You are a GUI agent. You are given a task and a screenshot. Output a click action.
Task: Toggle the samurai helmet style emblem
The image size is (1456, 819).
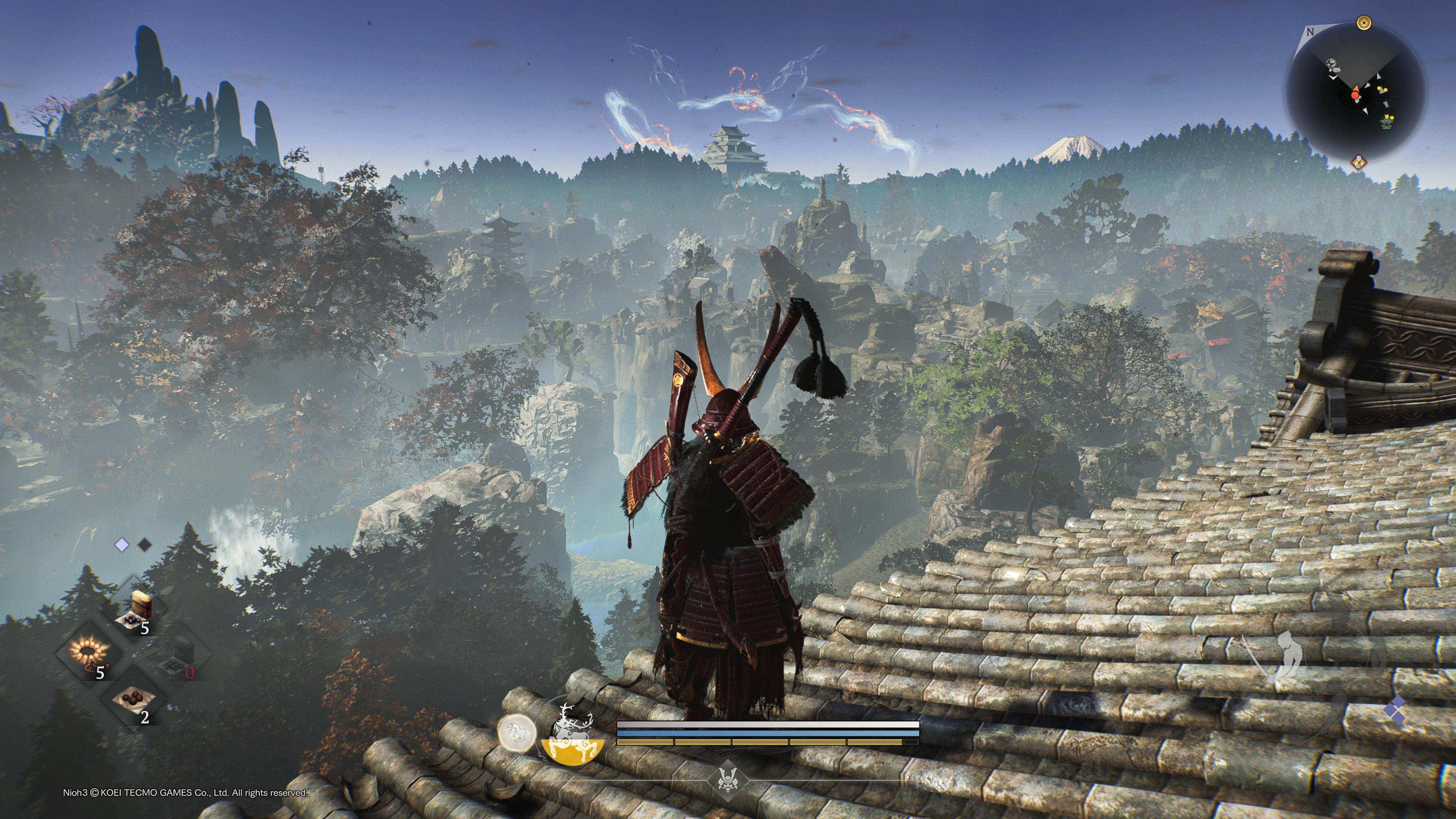(728, 781)
